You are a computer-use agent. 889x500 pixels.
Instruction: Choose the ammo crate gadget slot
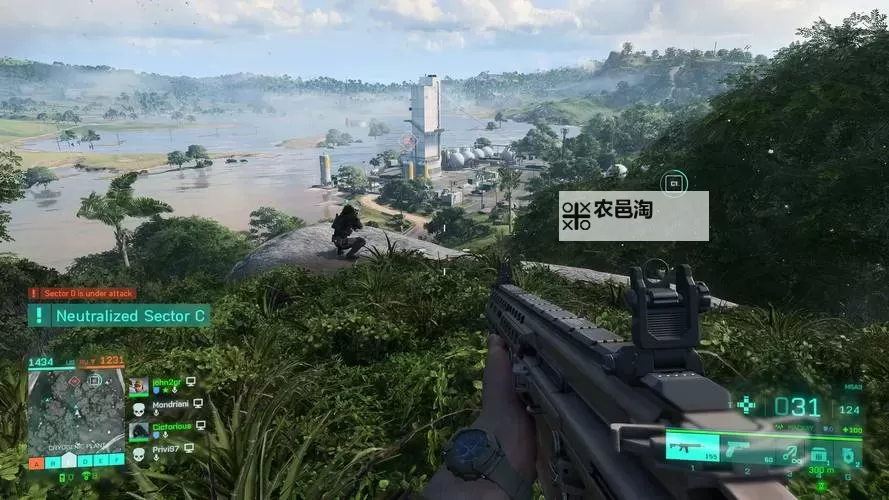click(818, 451)
